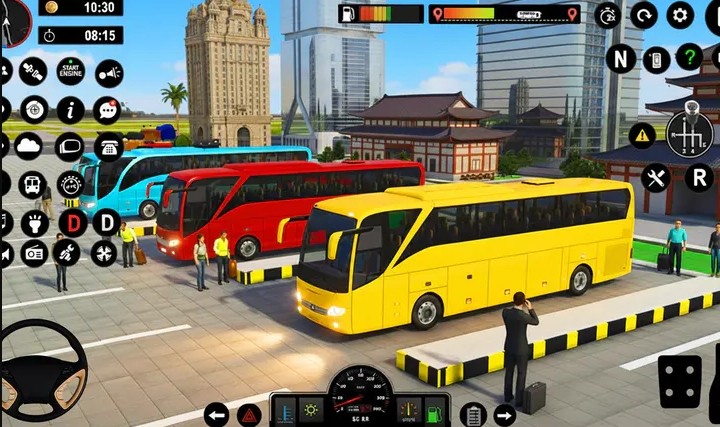Shift to neutral with N button
The image size is (720, 427).
(620, 58)
